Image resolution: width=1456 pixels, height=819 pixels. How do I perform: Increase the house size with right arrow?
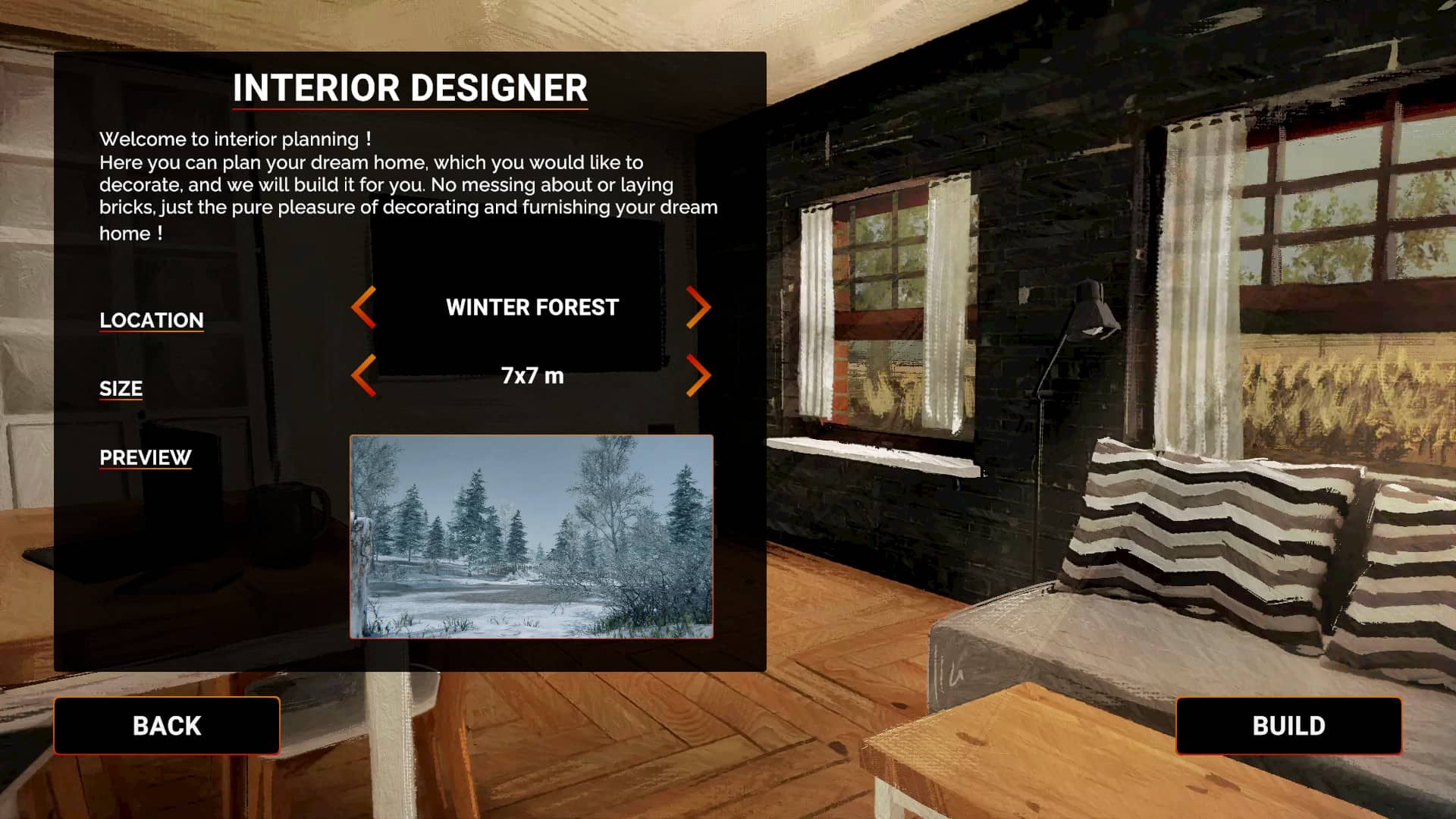pyautogui.click(x=698, y=375)
